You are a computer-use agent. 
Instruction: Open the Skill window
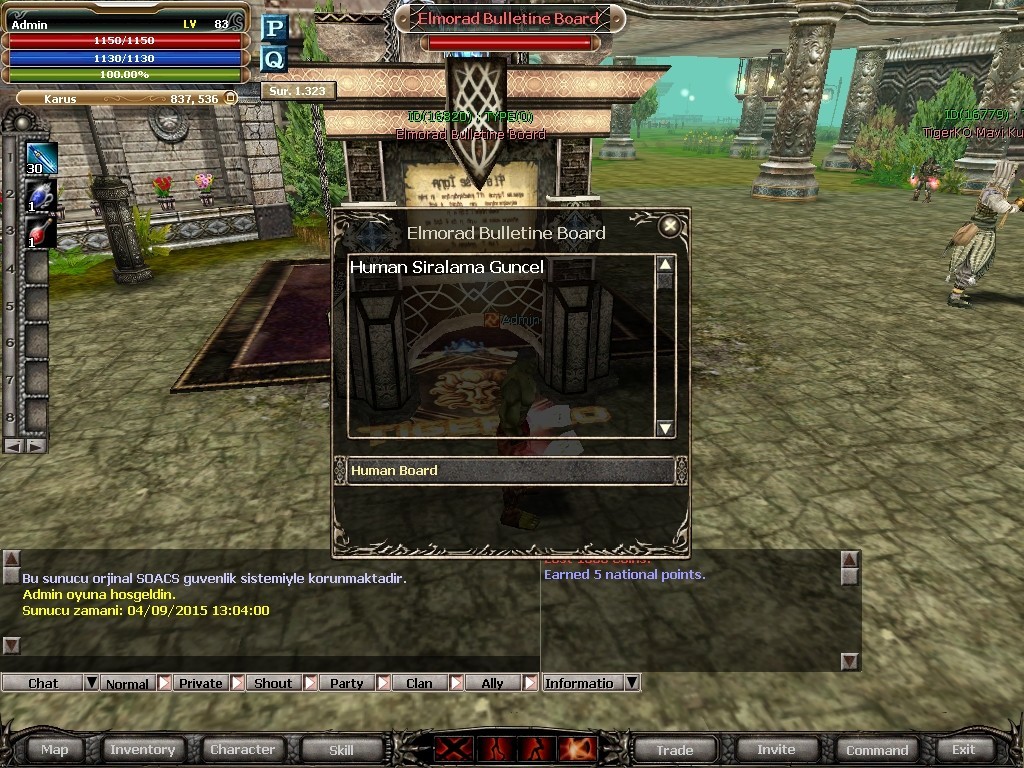pos(341,749)
